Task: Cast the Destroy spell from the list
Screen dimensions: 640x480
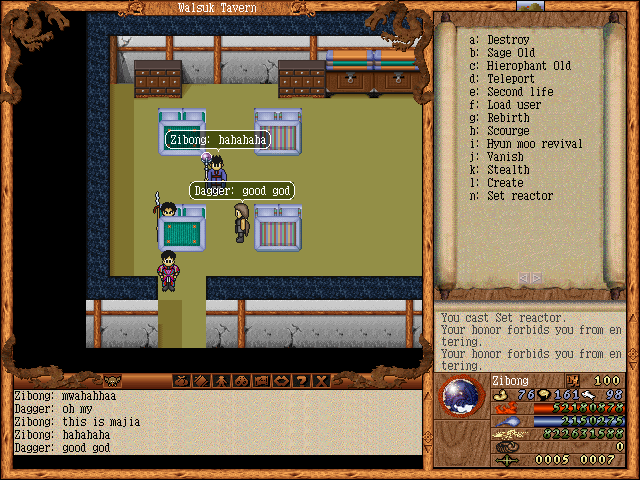Action: point(508,40)
